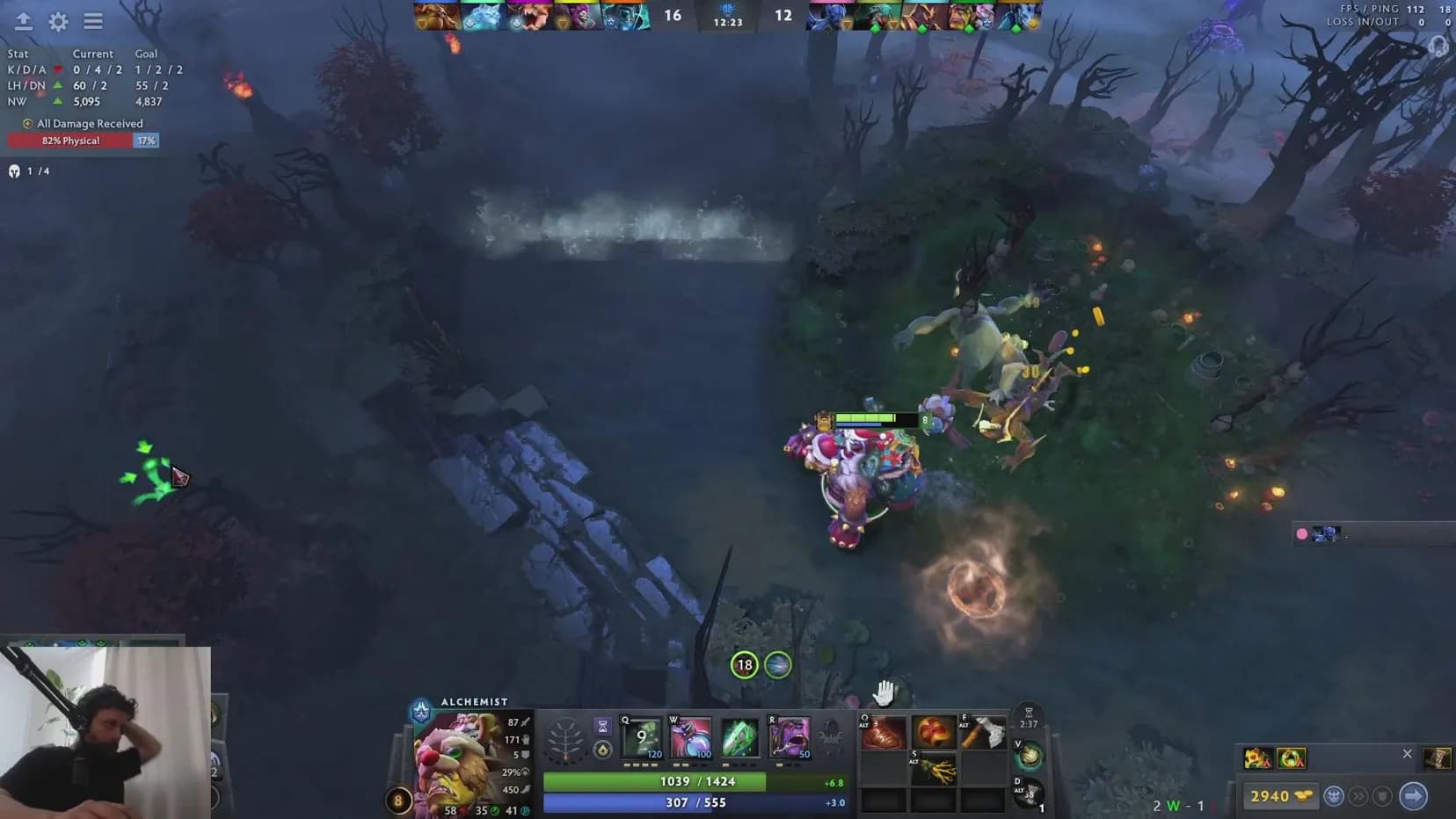Screen dimensions: 1456x819
Task: Send the courier to deliver items
Action: [1334, 795]
